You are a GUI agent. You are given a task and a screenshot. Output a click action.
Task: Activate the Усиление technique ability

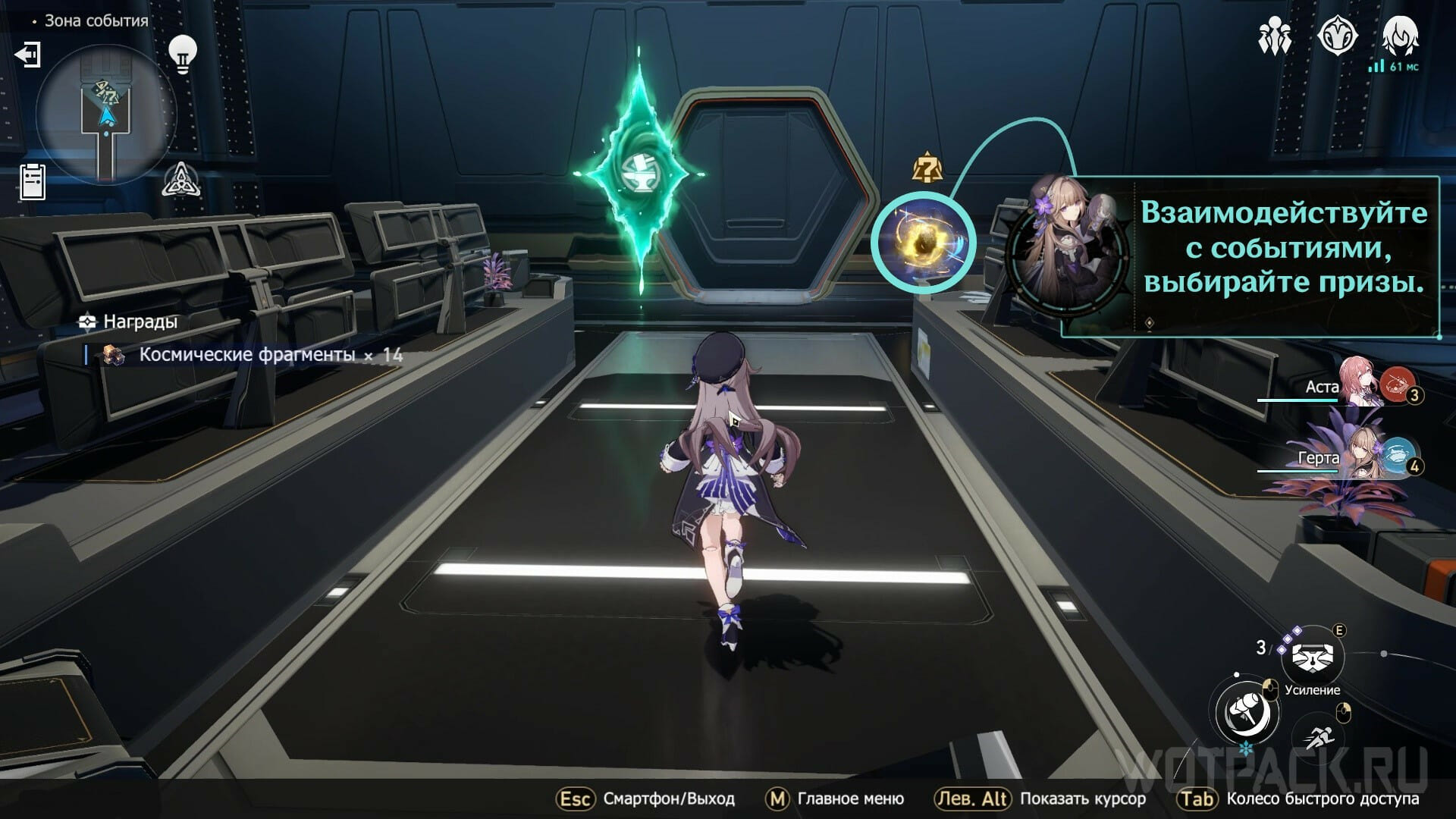1313,657
